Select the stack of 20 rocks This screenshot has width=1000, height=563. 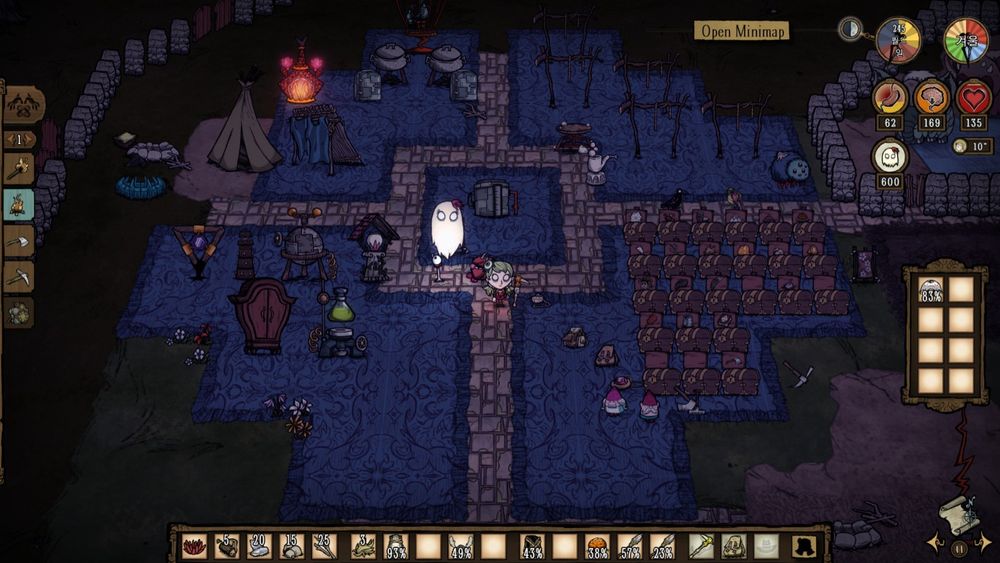point(260,546)
